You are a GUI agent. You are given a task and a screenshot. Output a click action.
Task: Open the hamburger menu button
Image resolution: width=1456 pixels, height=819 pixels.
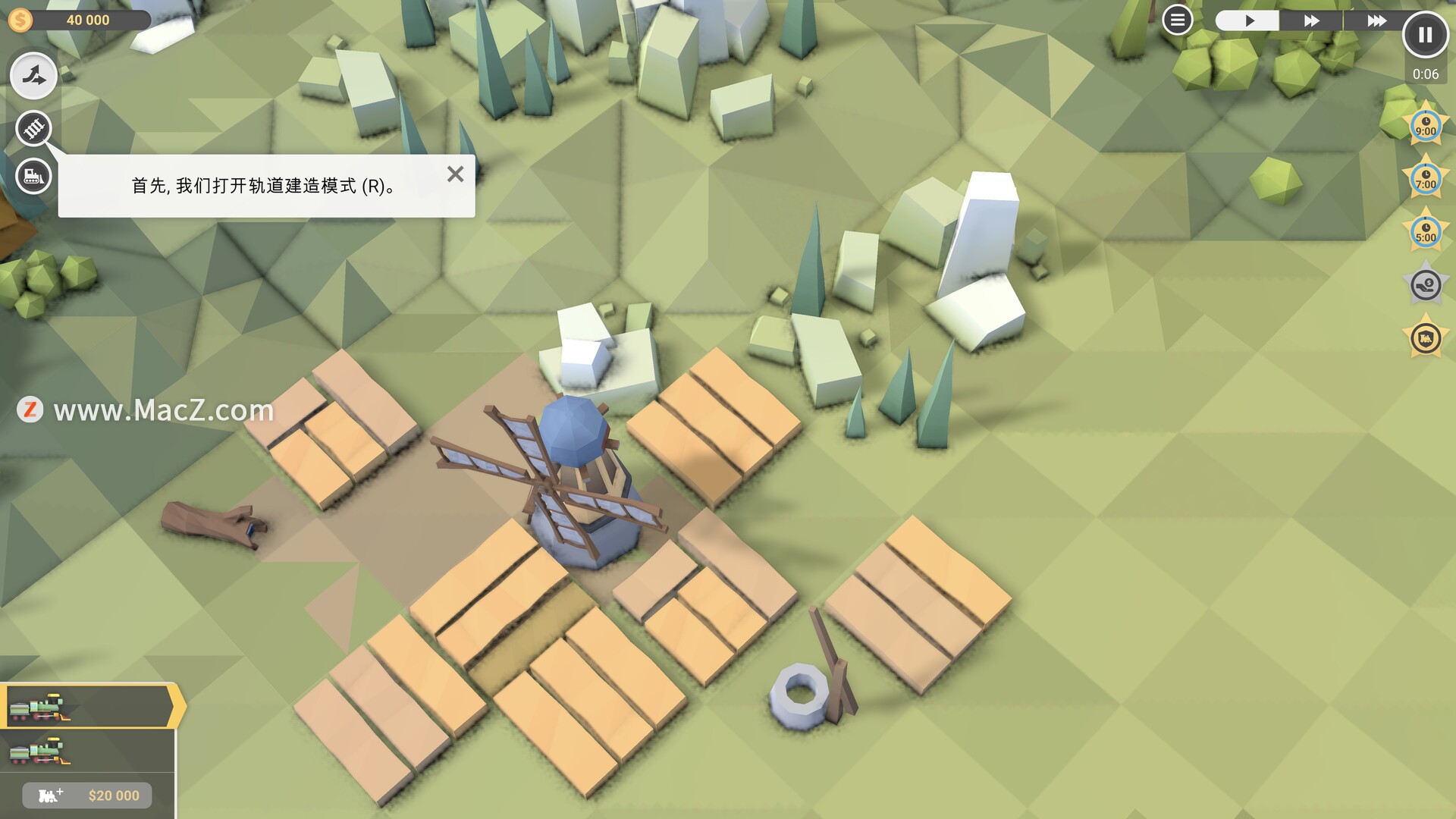(x=1177, y=20)
